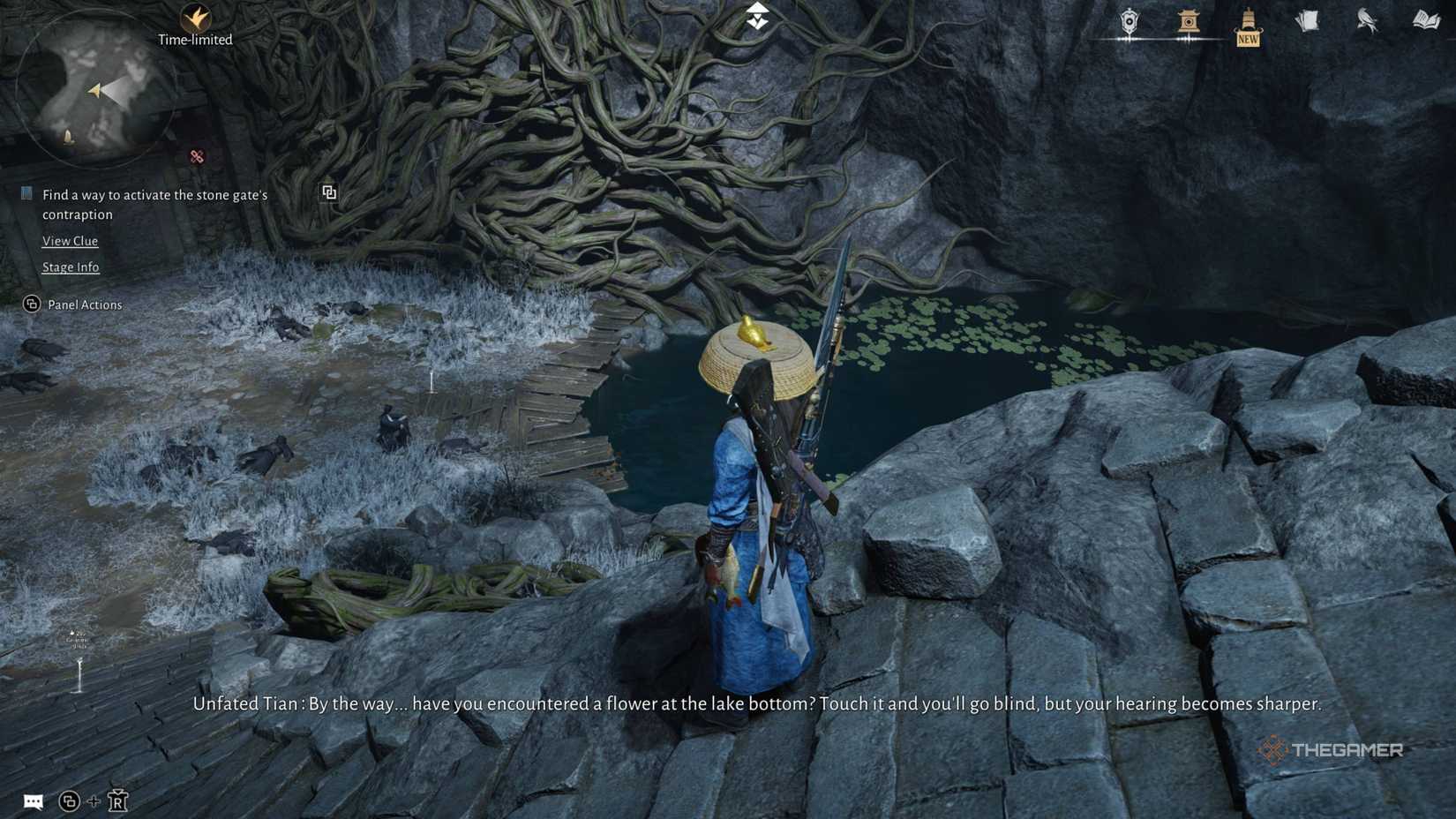Screen dimensions: 1456x819
Task: Expand the overlapping squares icon near the quest text
Action: pos(328,192)
